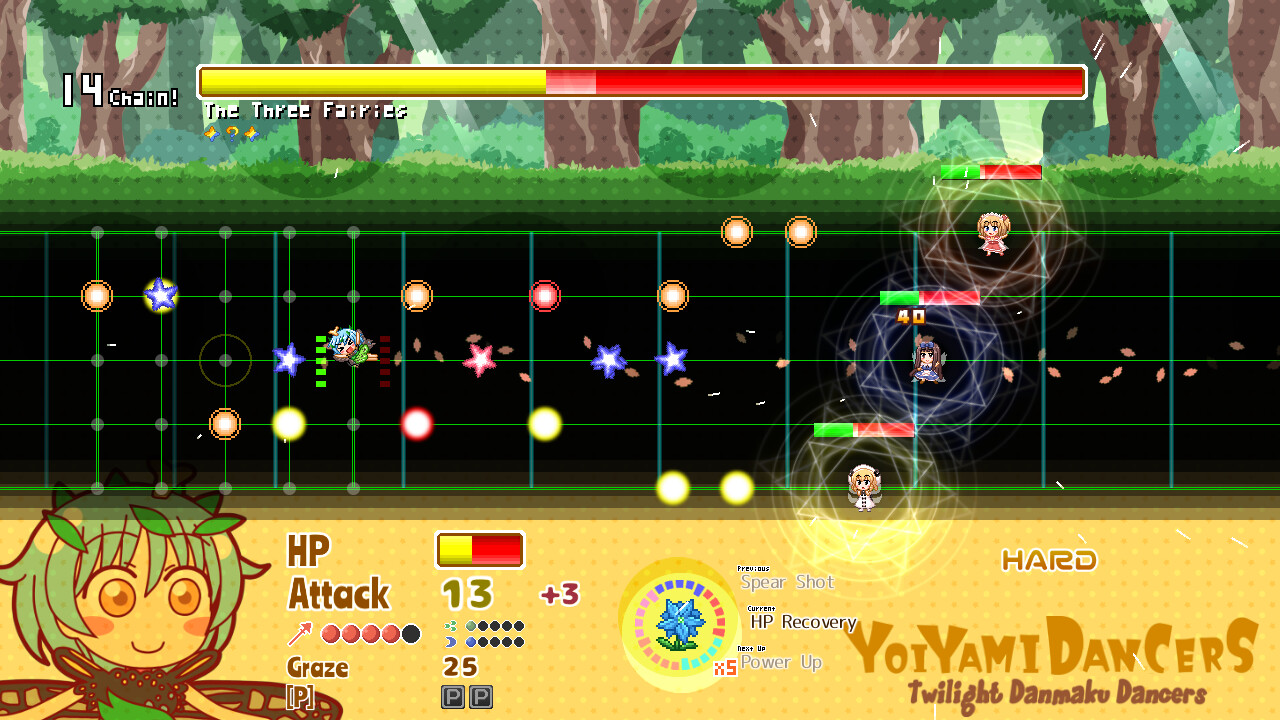The height and width of the screenshot is (720, 1280).
Task: Toggle the blue bullet-type indicator dot
Action: point(470,641)
